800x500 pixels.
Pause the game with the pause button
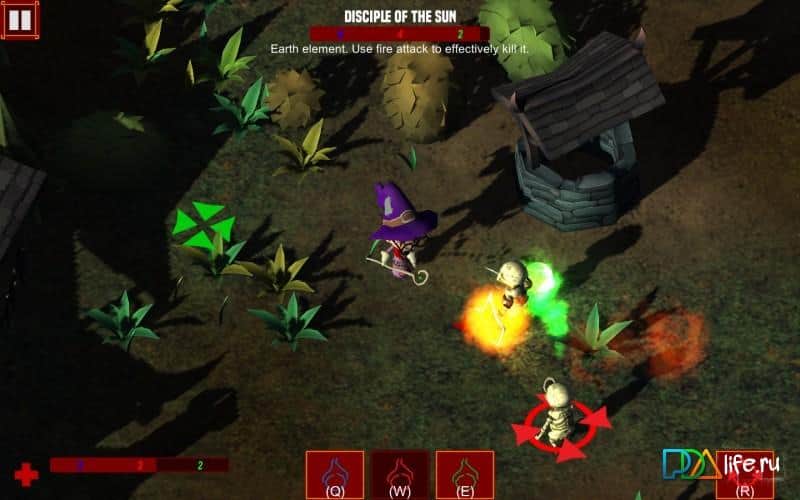(x=20, y=20)
